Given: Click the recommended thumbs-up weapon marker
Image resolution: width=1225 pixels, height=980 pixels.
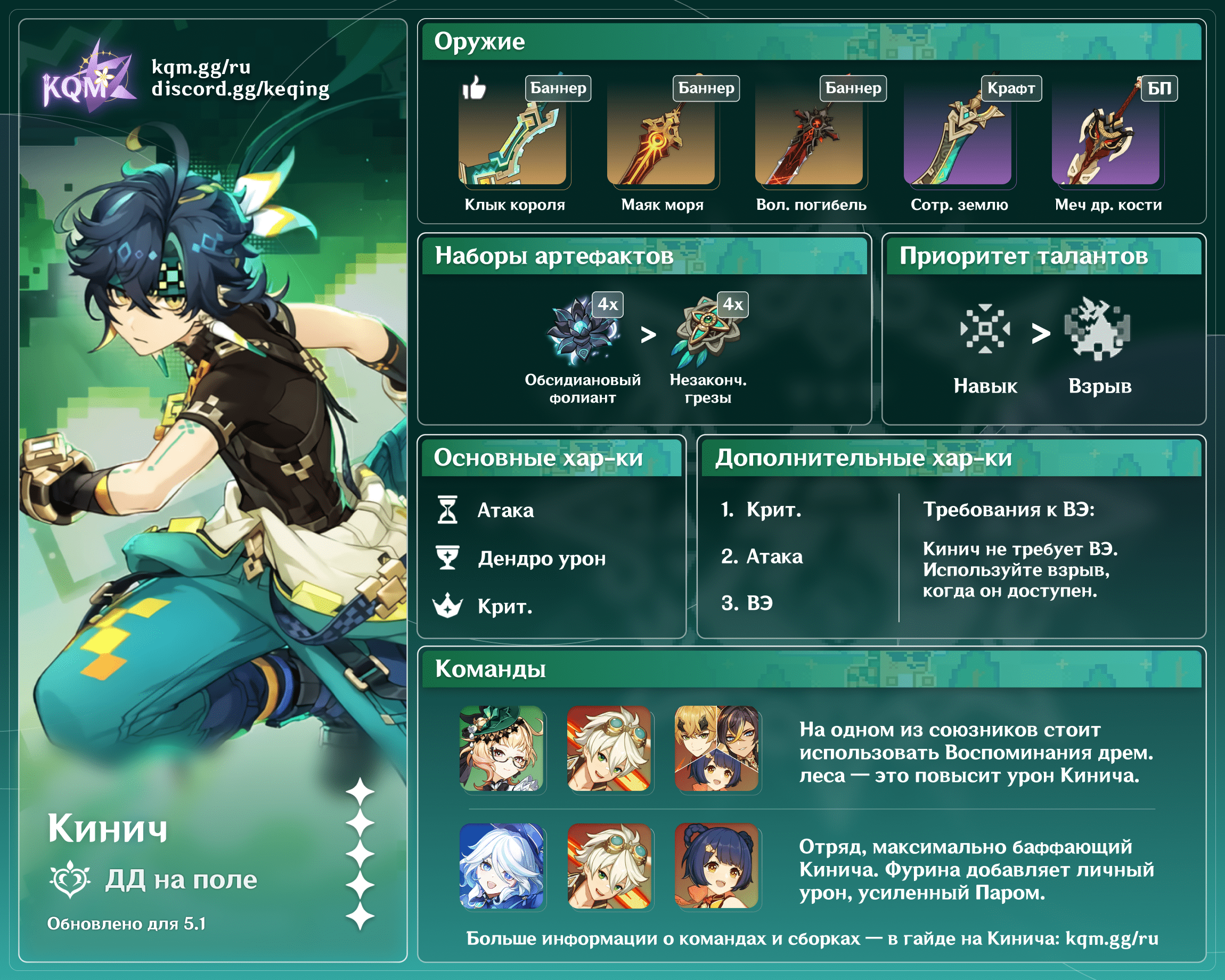Looking at the screenshot, I should [x=474, y=88].
